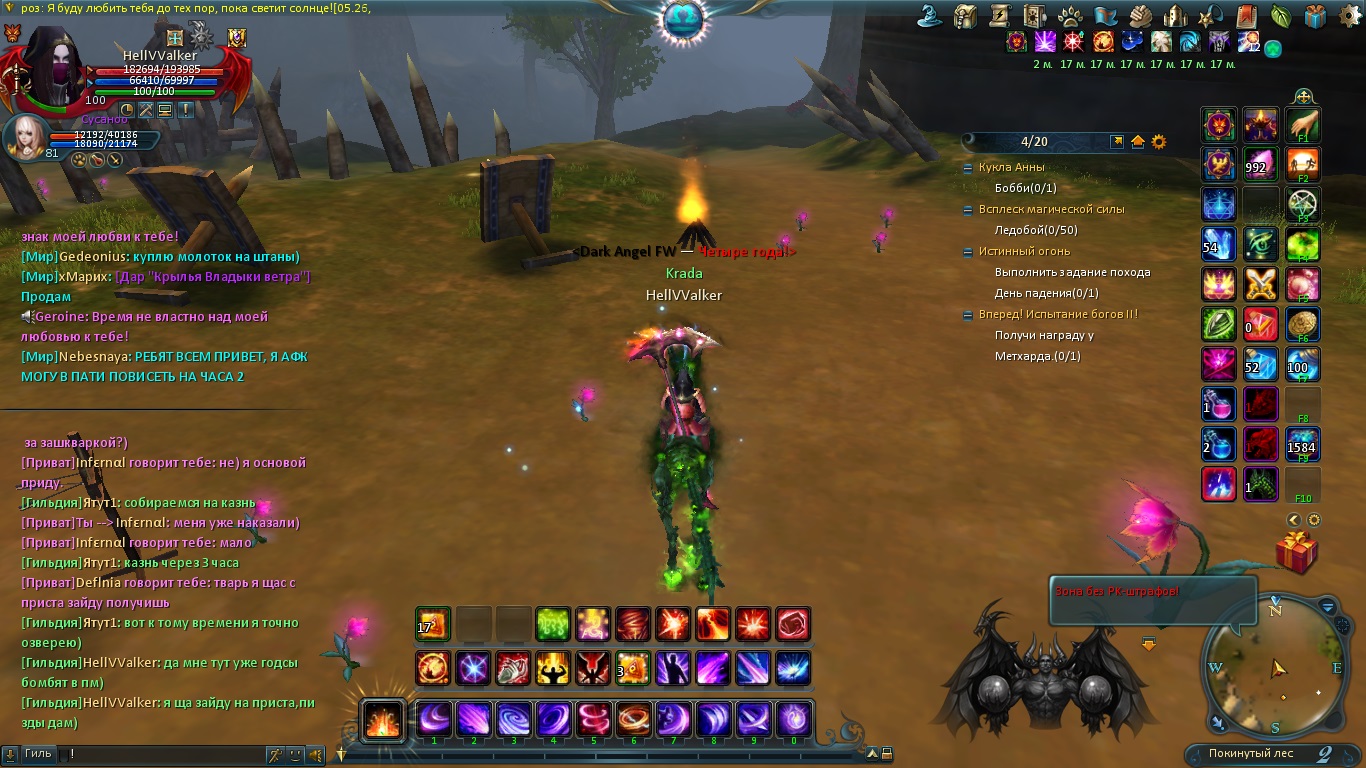Click the "Гиль" chat channel selector

point(38,753)
